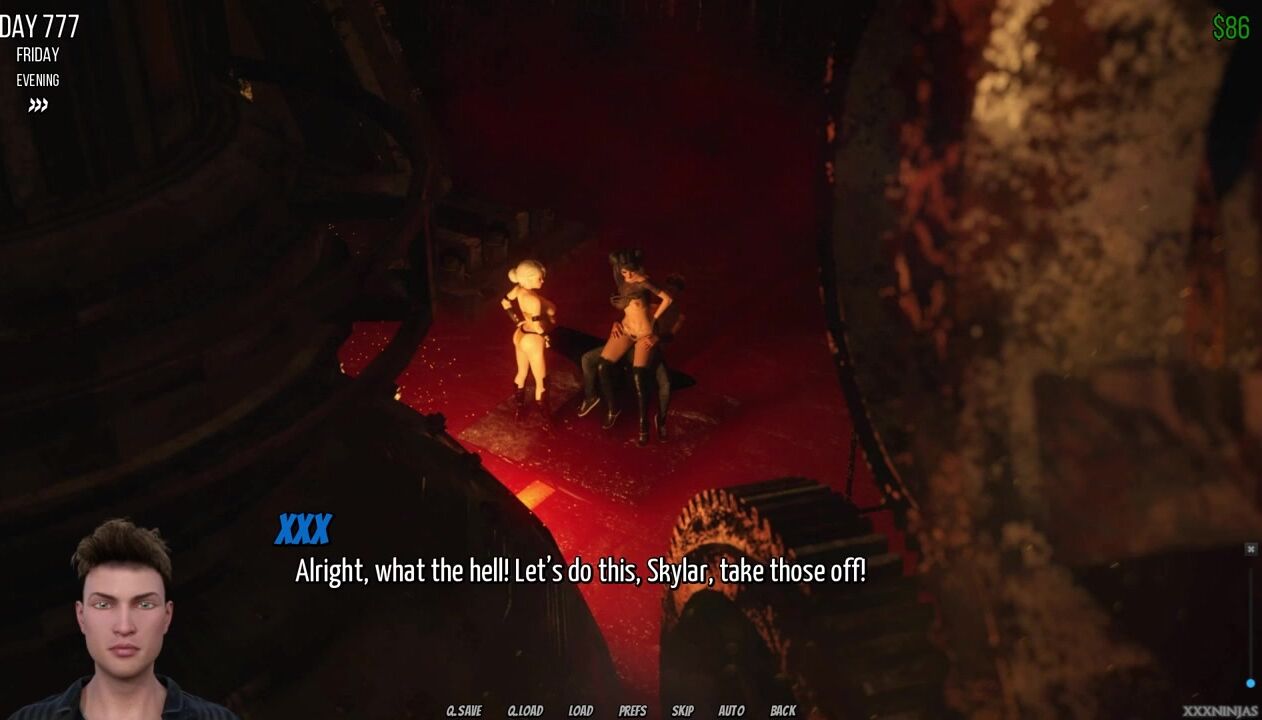Enable AUTO text advance
Image resolution: width=1262 pixels, height=720 pixels.
[x=731, y=711]
